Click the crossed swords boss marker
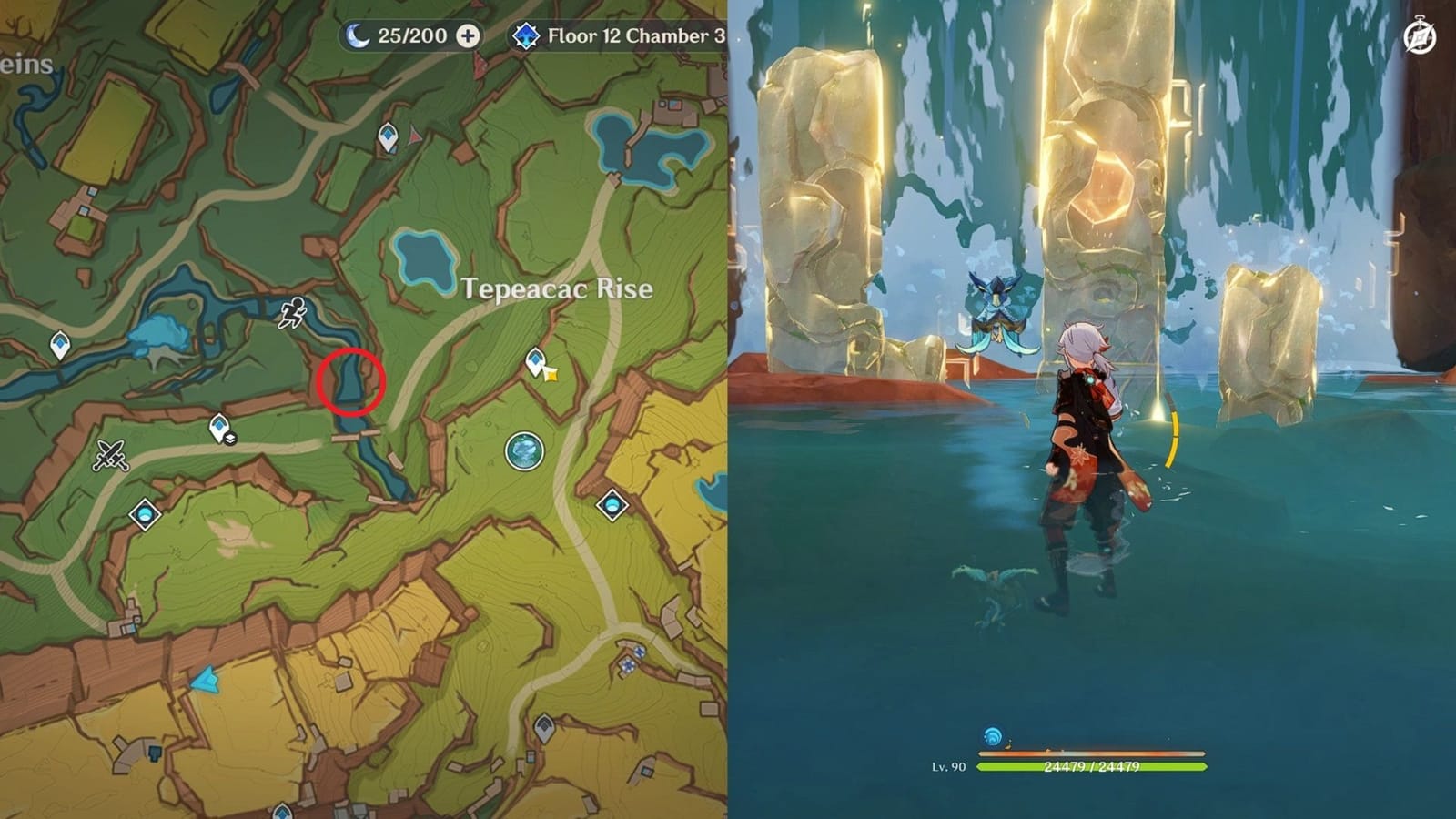 [110, 455]
